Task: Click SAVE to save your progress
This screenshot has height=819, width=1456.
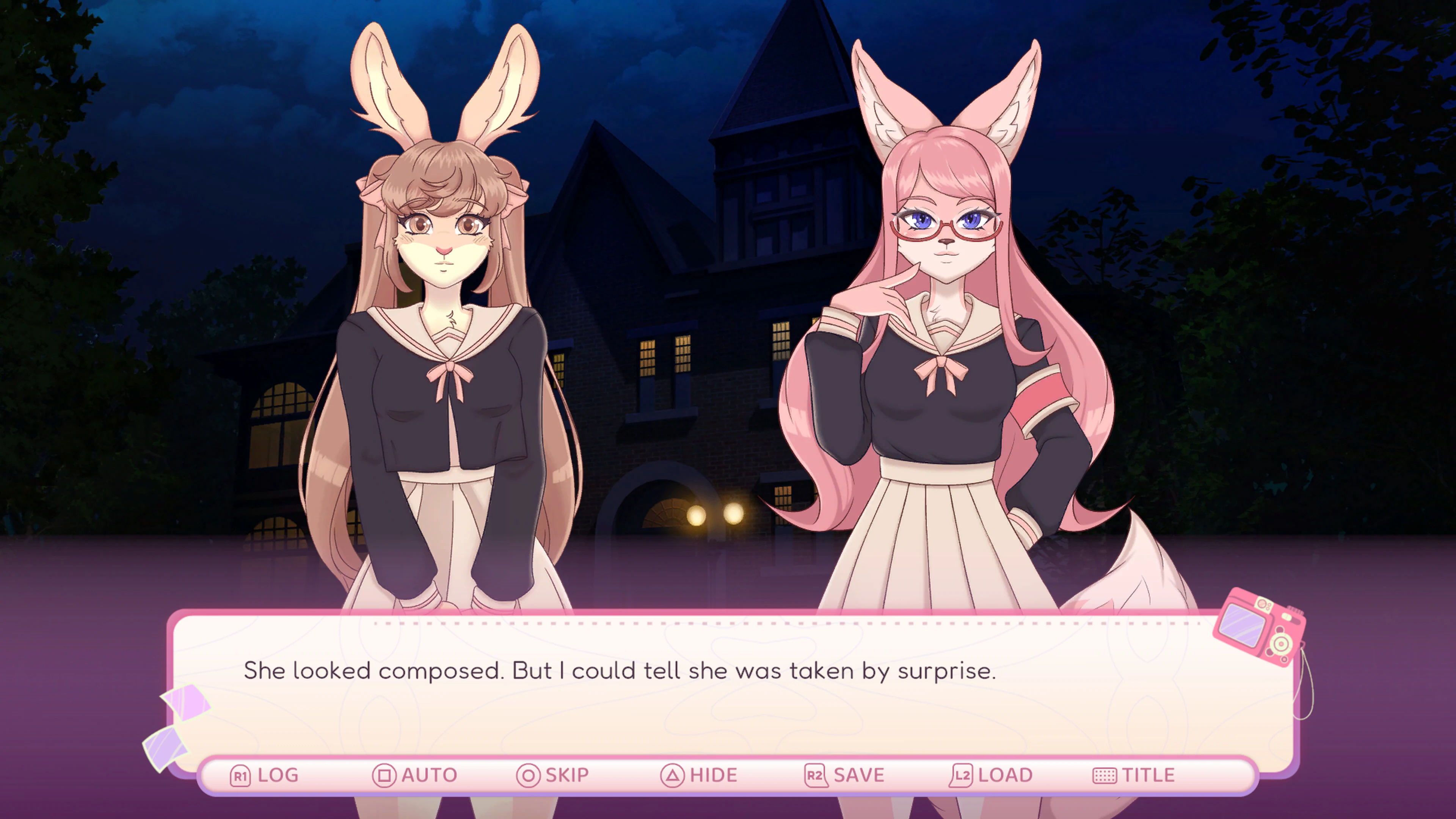Action: pyautogui.click(x=858, y=775)
